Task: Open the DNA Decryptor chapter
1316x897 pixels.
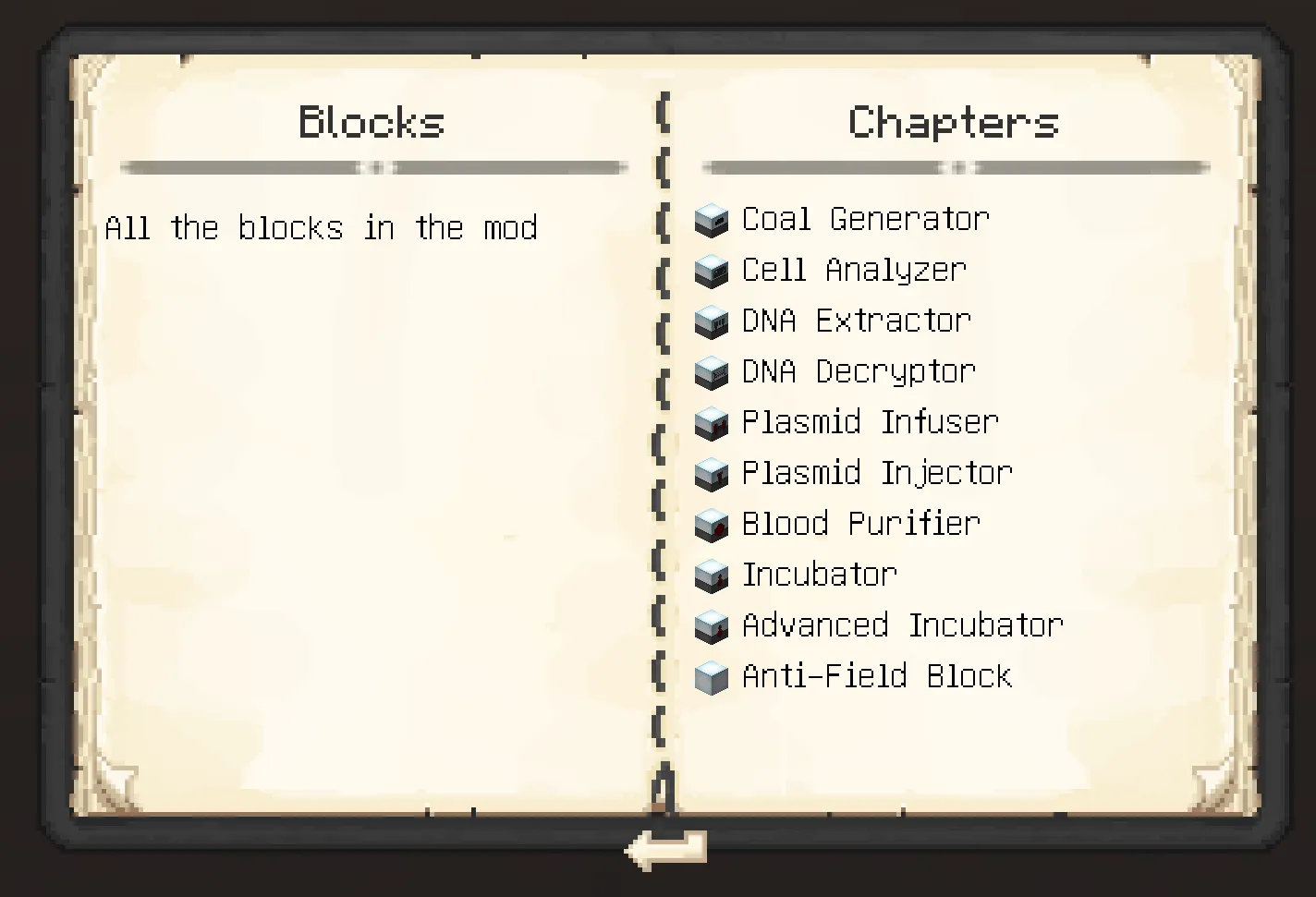Action: pos(859,372)
